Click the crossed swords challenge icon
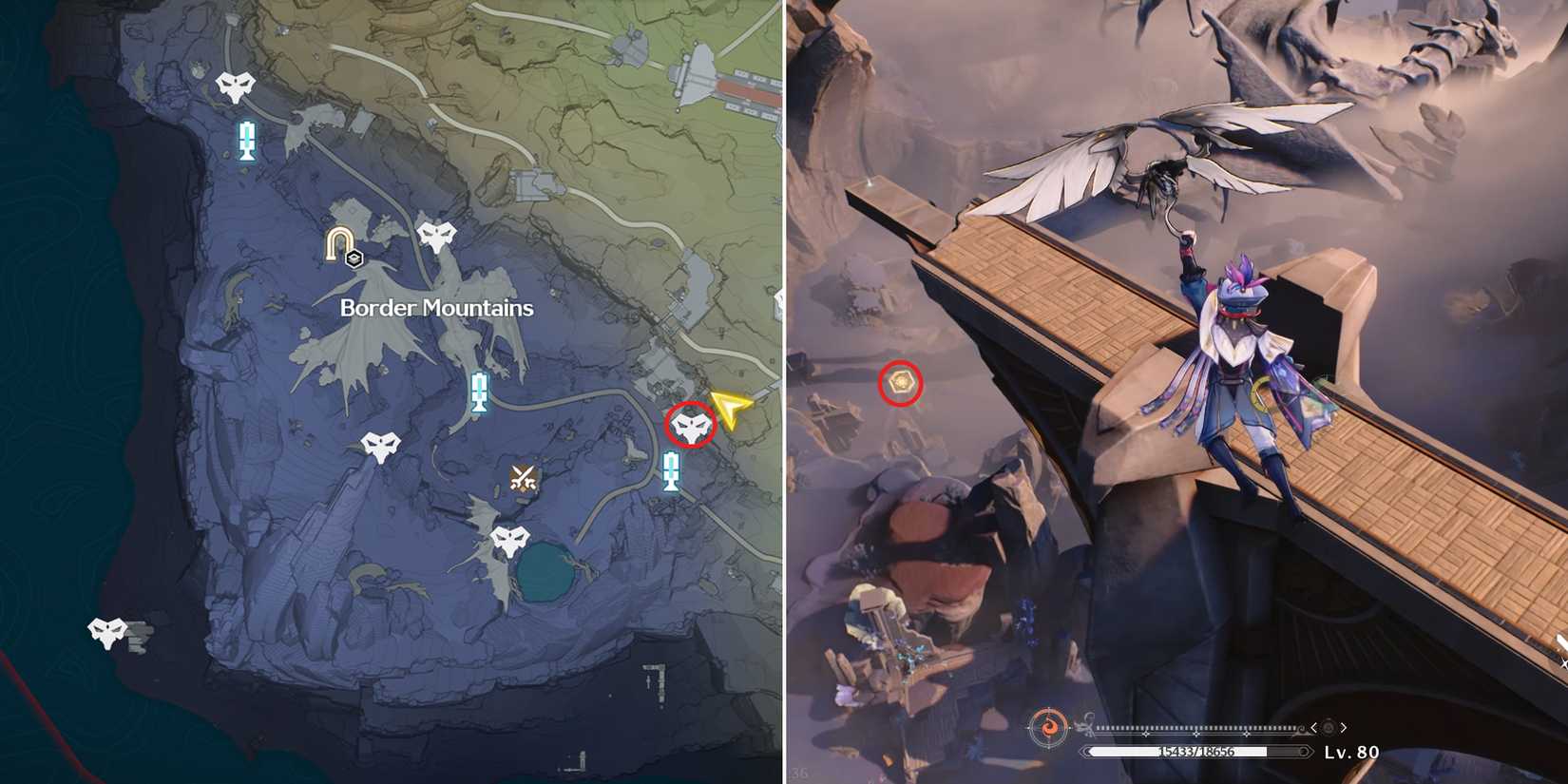1568x784 pixels. pos(524,476)
